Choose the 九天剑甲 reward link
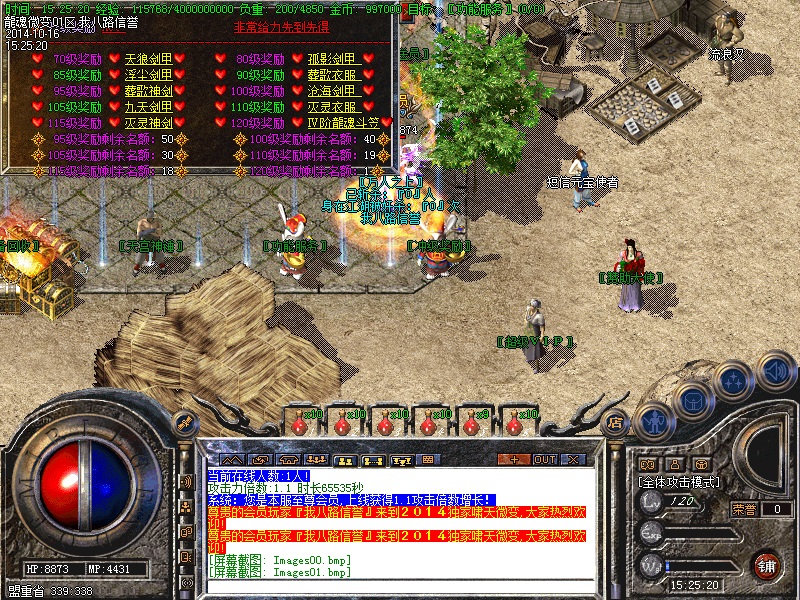 pos(148,107)
